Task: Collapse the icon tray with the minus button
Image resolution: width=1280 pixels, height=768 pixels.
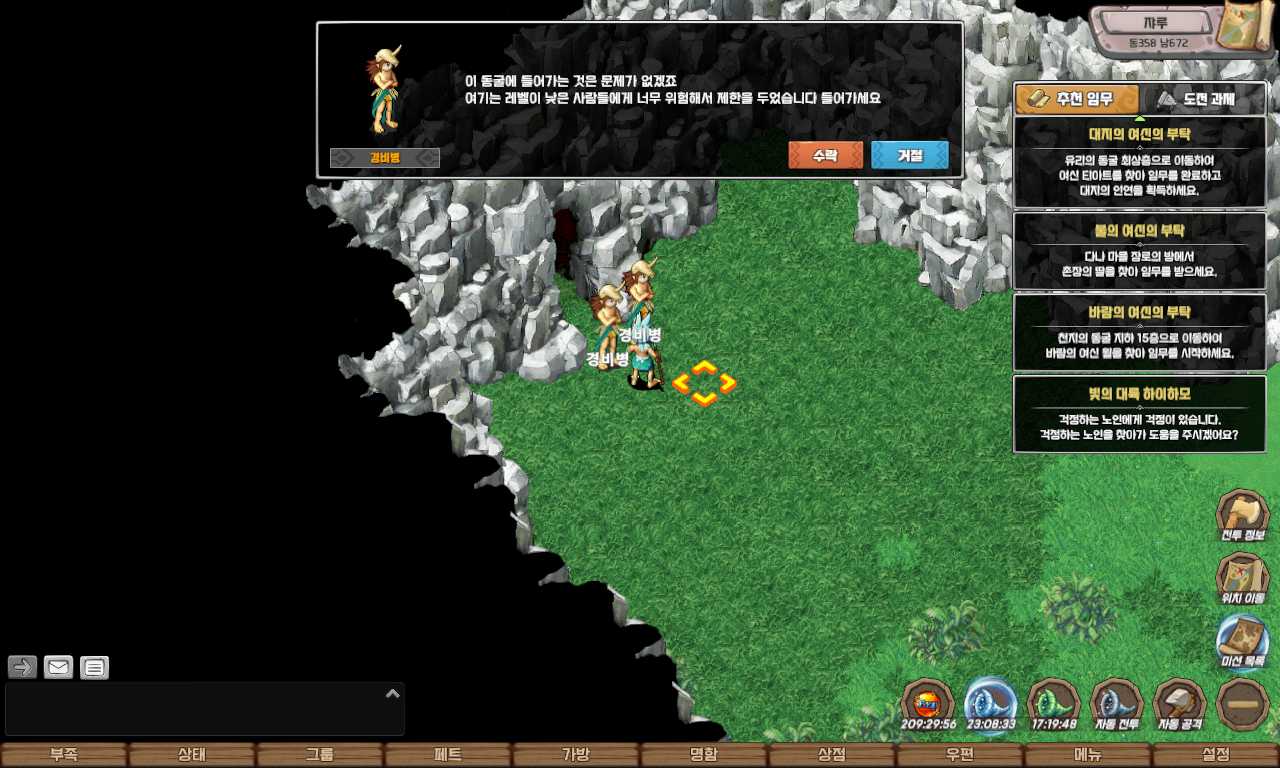Action: pyautogui.click(x=1243, y=704)
